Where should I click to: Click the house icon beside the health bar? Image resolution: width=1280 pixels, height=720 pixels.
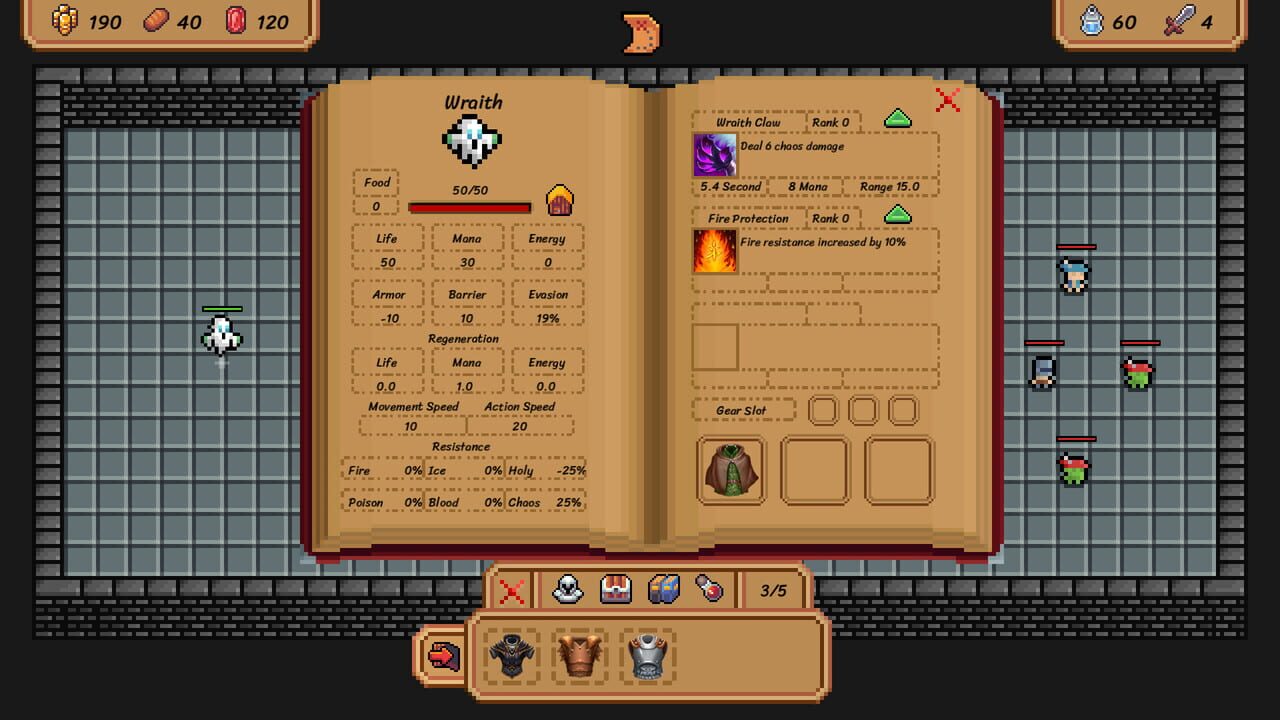pos(560,201)
